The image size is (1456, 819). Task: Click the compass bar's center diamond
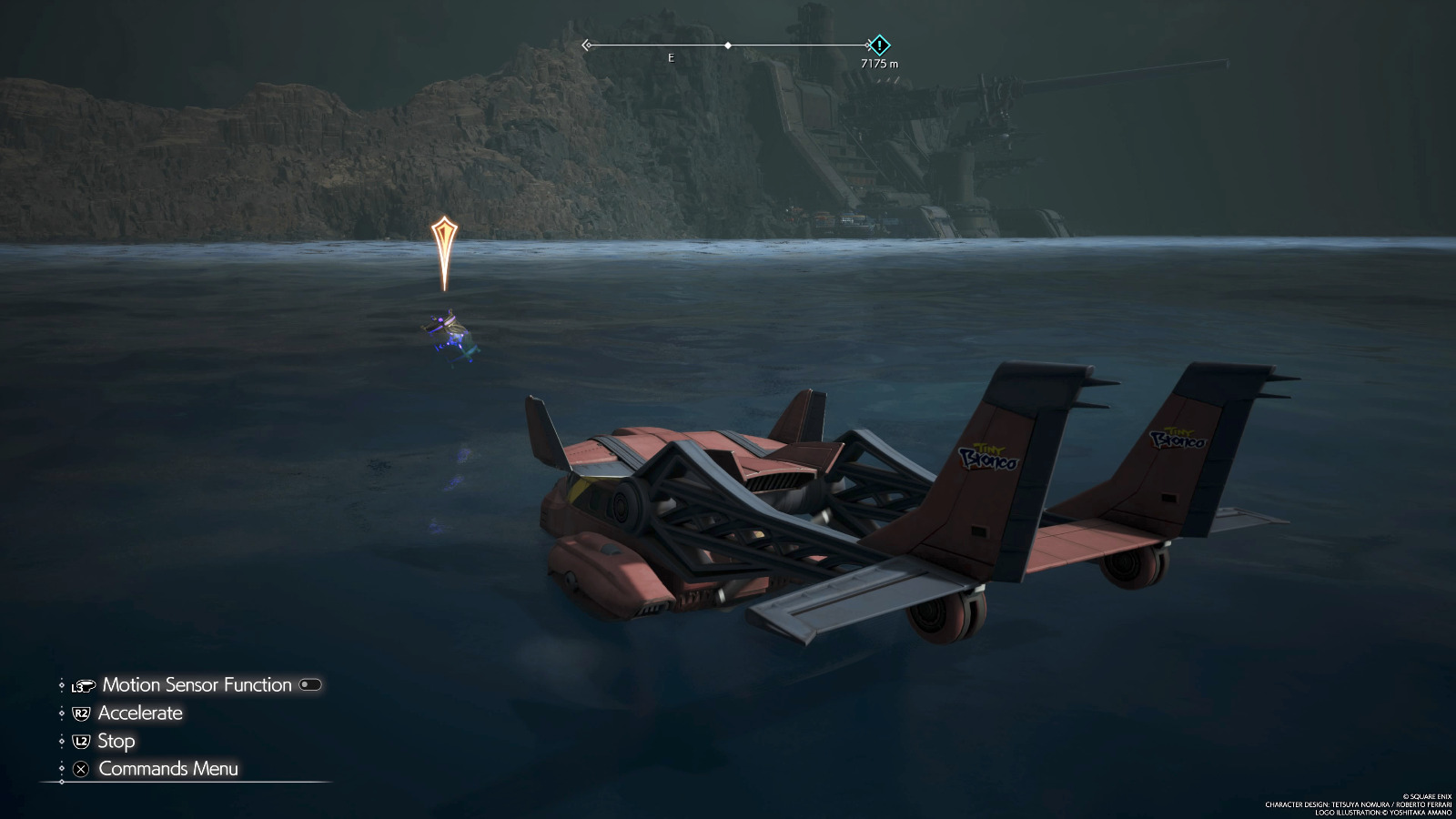pyautogui.click(x=728, y=45)
